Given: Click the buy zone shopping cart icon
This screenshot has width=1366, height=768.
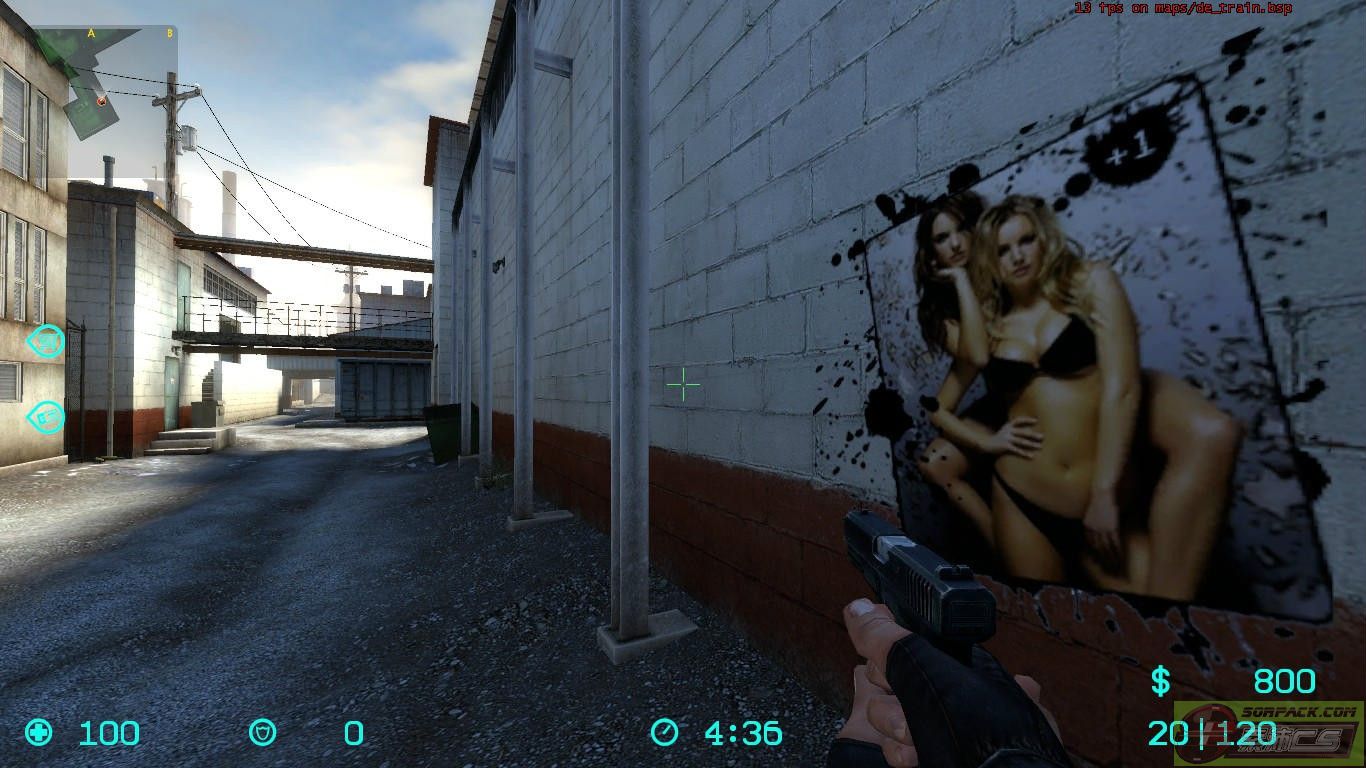Looking at the screenshot, I should [46, 342].
